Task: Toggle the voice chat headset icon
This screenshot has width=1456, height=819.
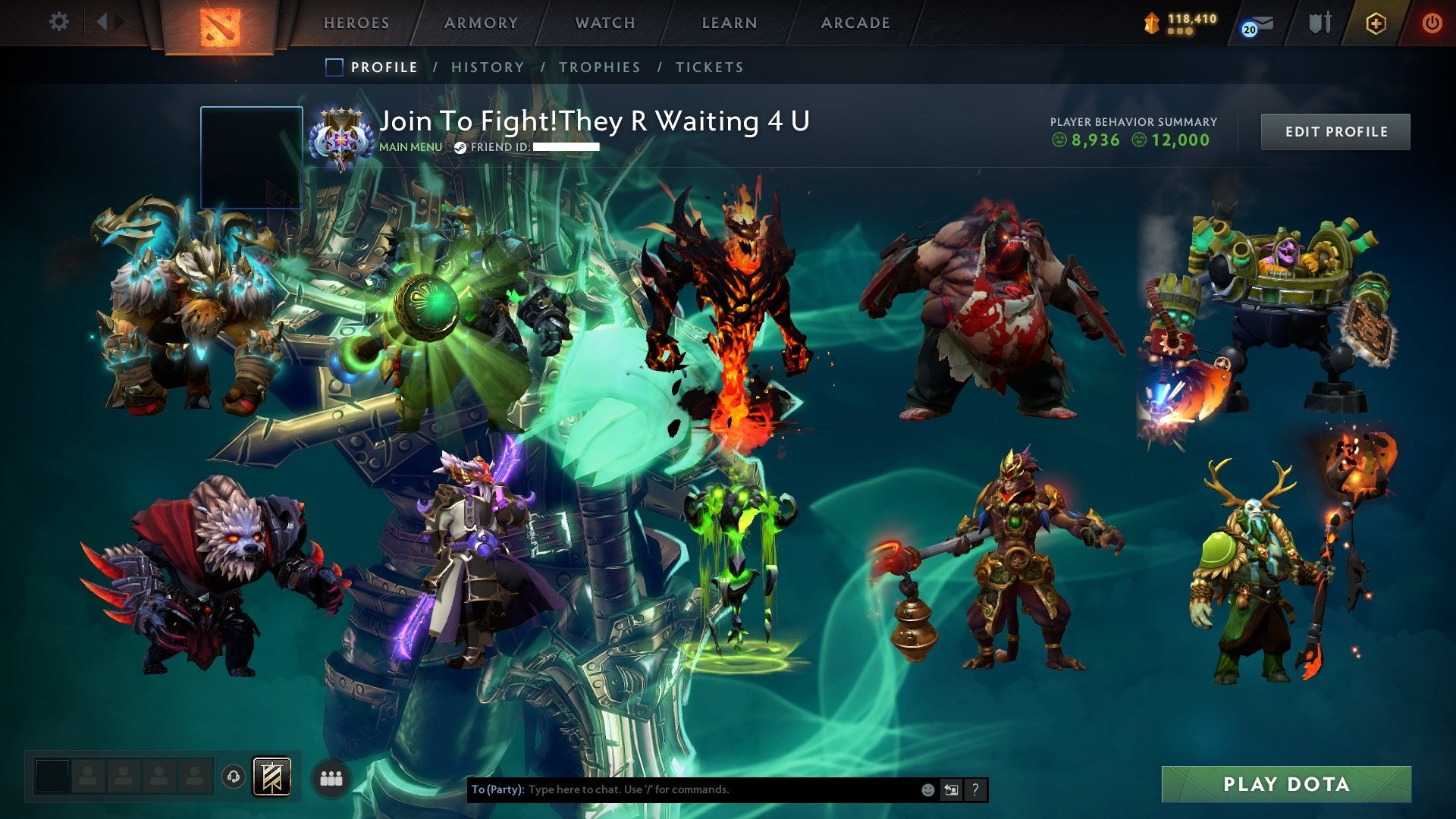Action: click(233, 777)
